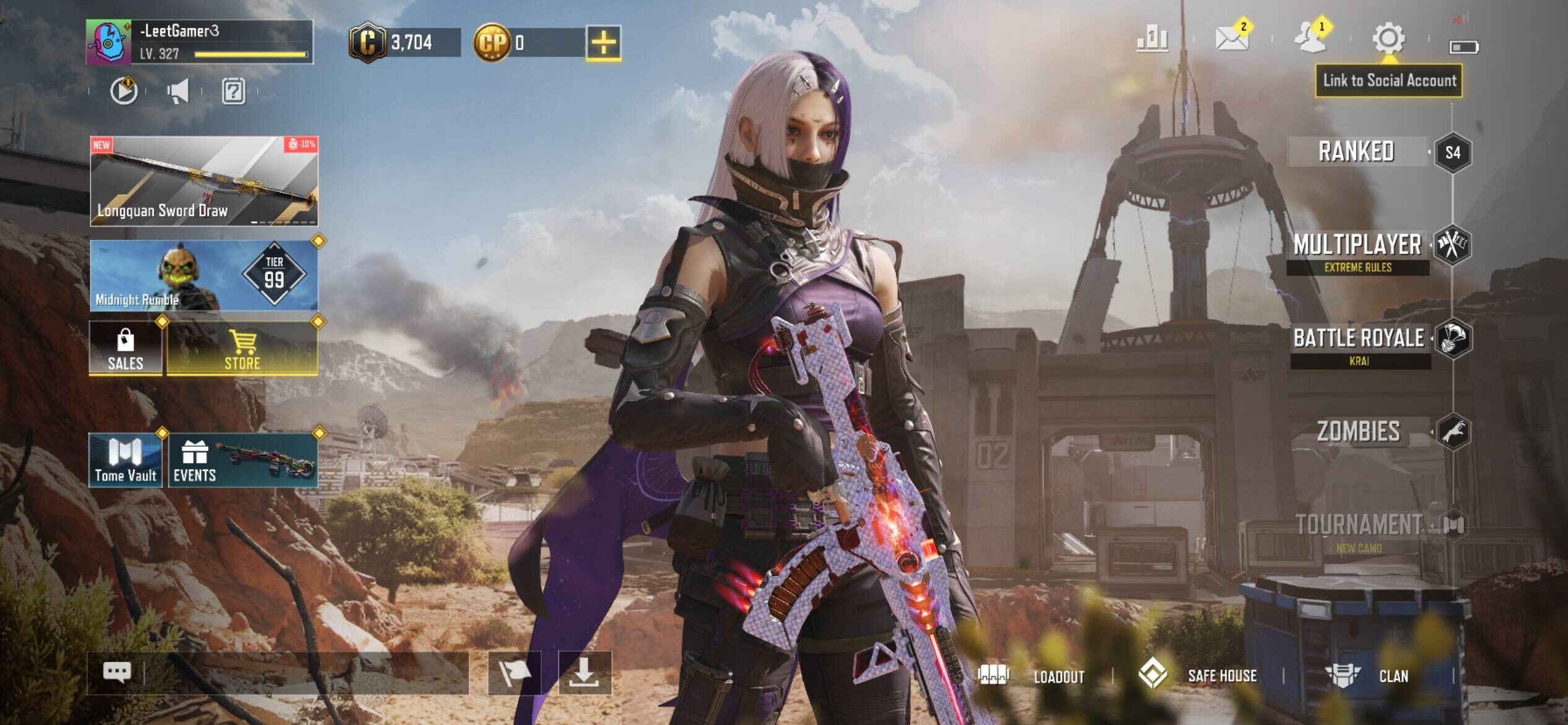This screenshot has height=725, width=1568.
Task: Open the Tome Vault
Action: 126,460
